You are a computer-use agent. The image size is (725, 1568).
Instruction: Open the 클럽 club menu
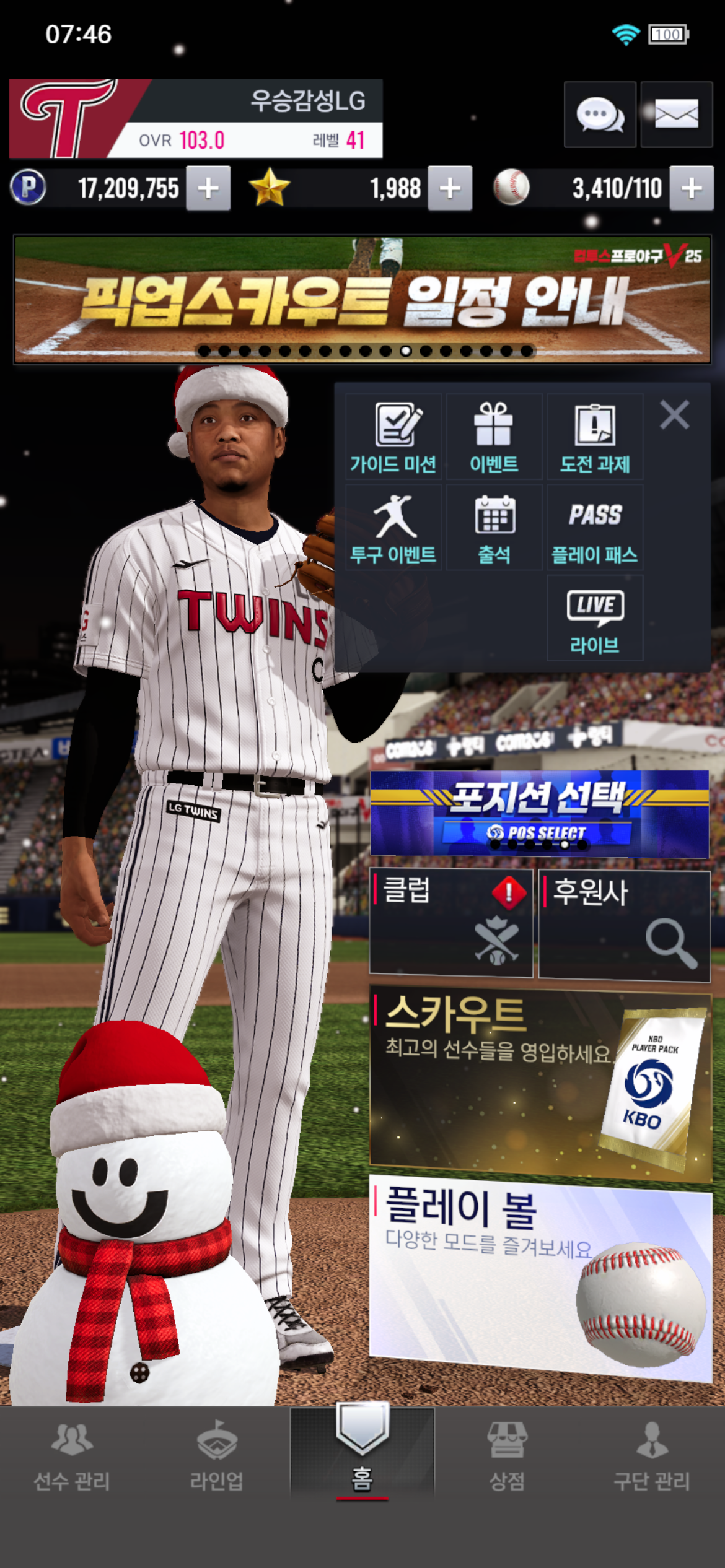point(450,923)
